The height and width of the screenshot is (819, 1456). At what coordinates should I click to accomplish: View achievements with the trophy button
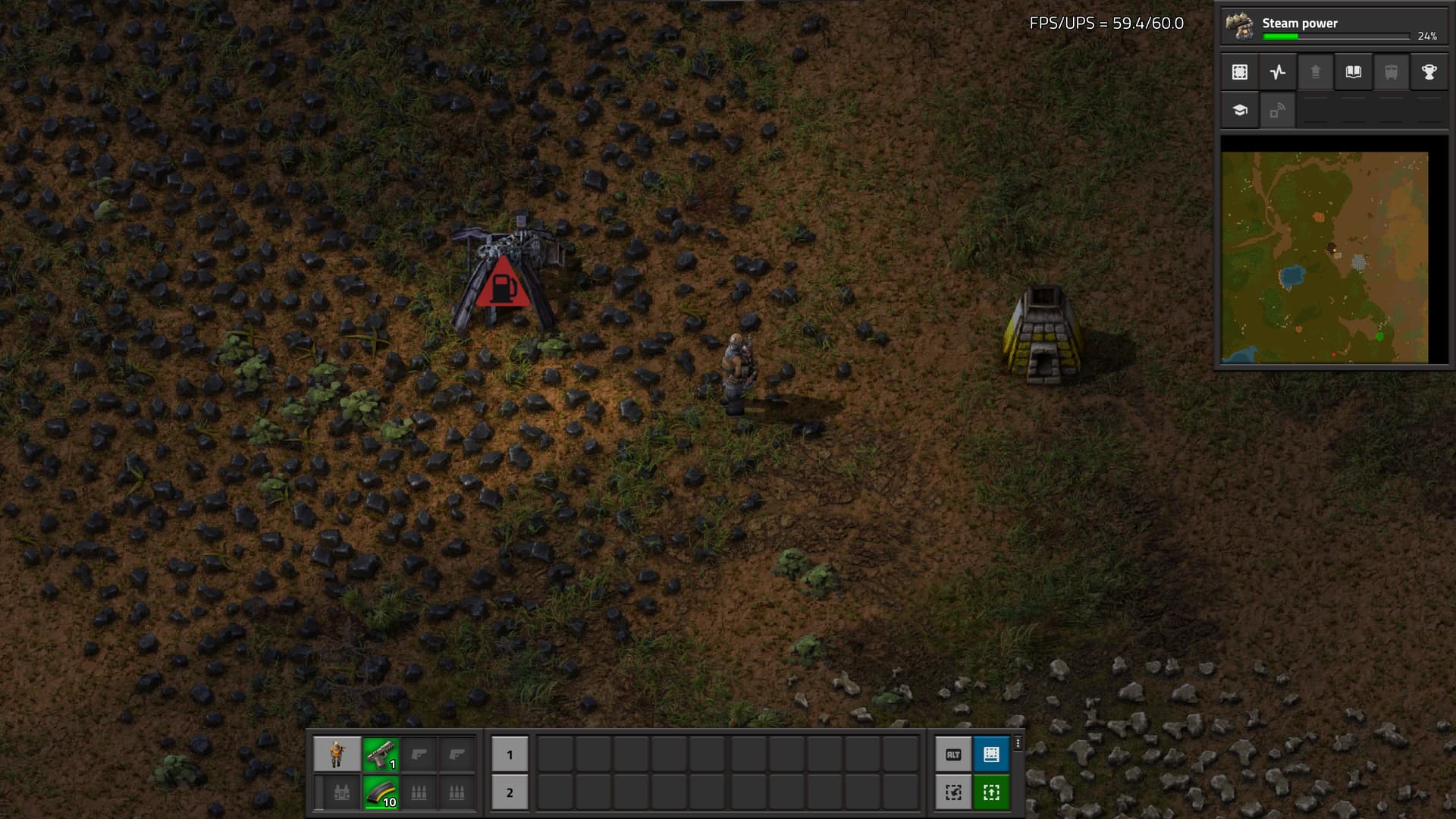1429,72
